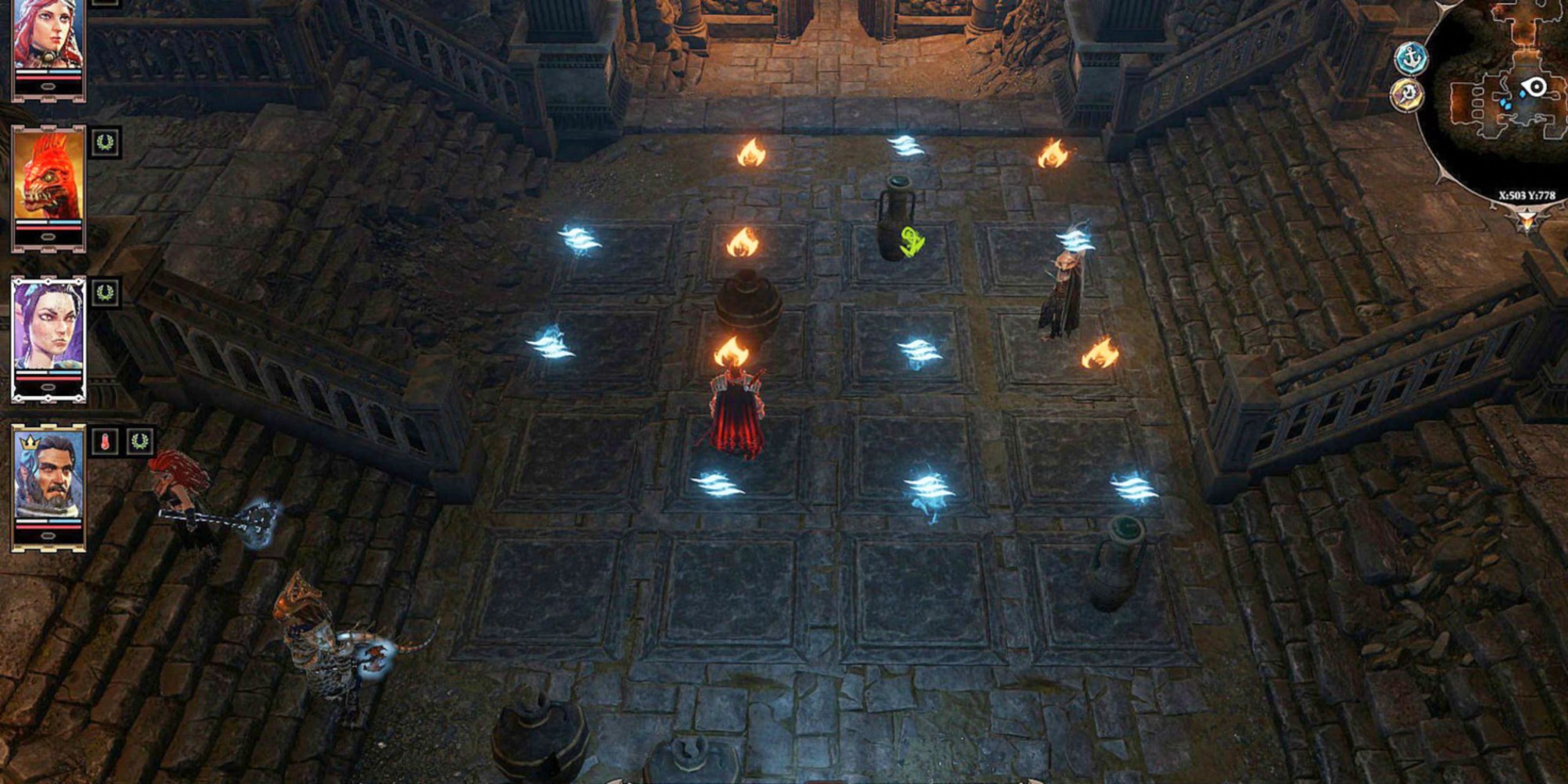Screen dimensions: 1568x784
Task: Click the triangle ornament under the minimap
Action: click(1527, 219)
